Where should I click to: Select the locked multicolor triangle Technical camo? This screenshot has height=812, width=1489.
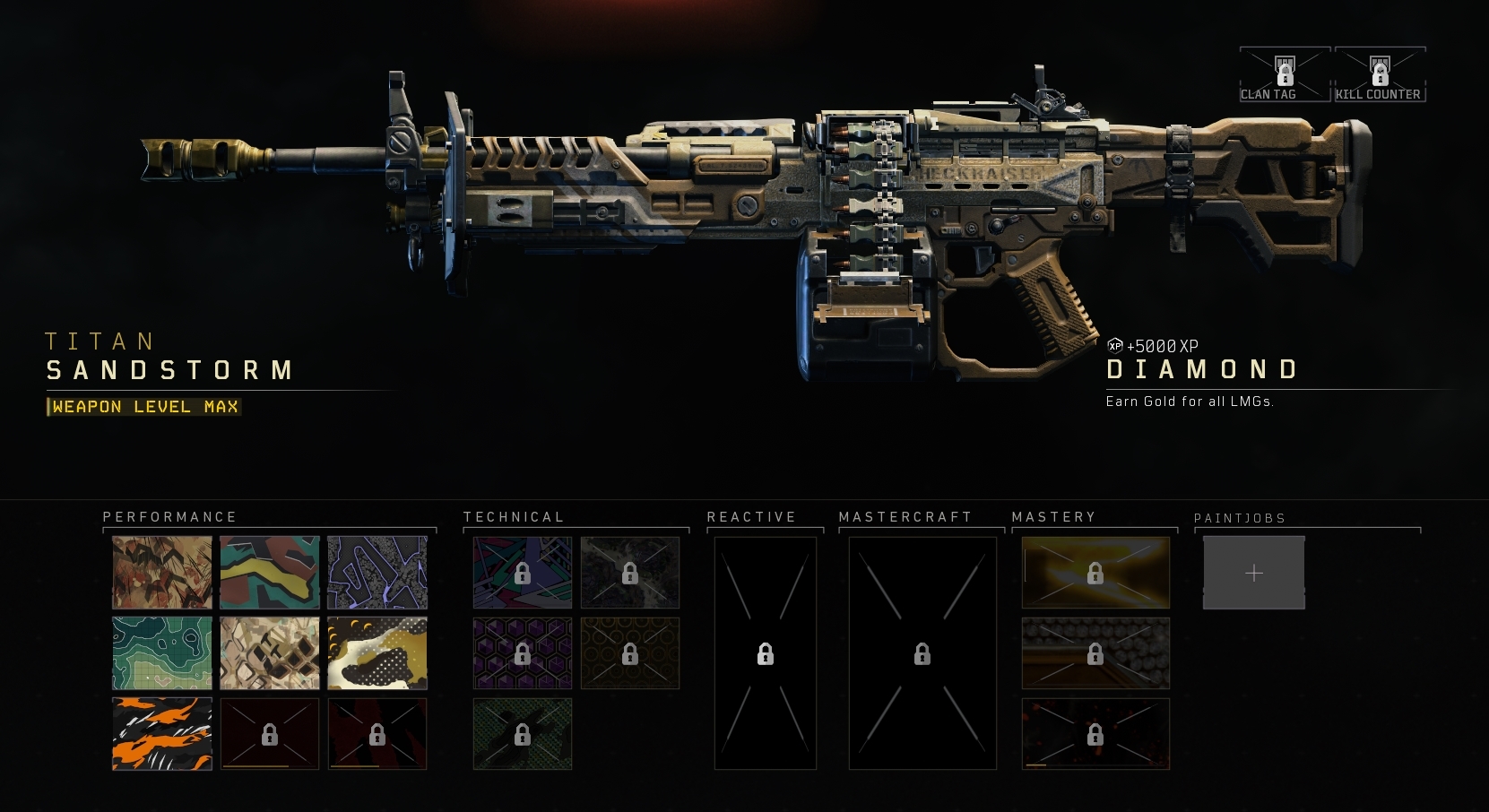pyautogui.click(x=523, y=573)
